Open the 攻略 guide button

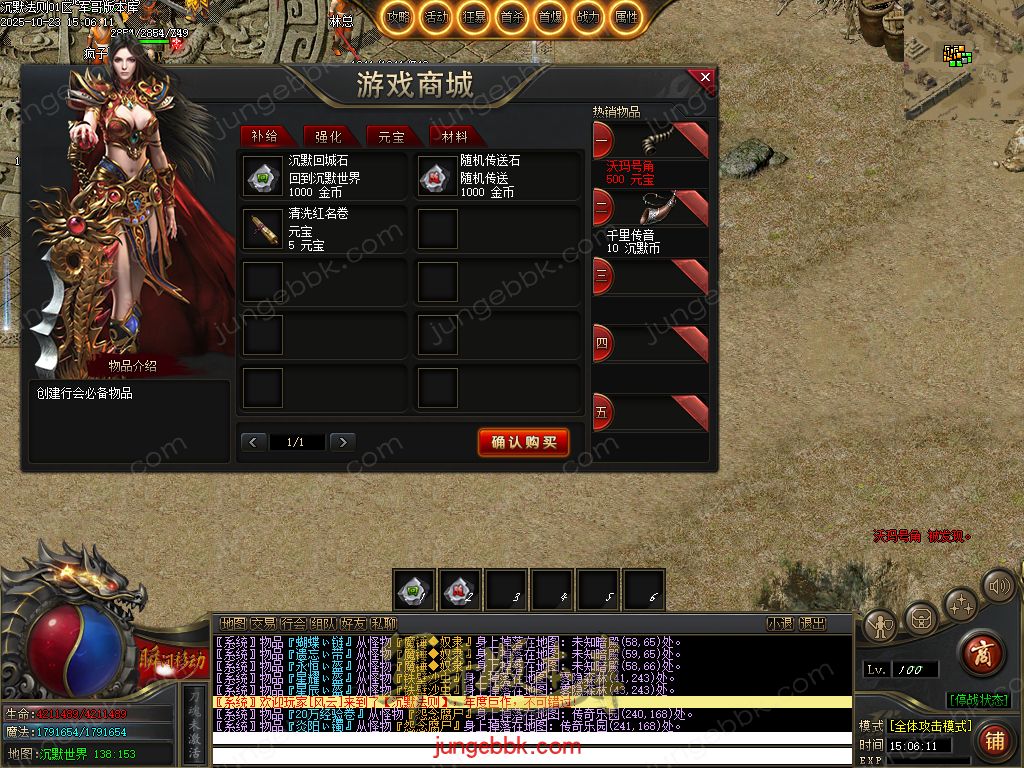(x=398, y=17)
